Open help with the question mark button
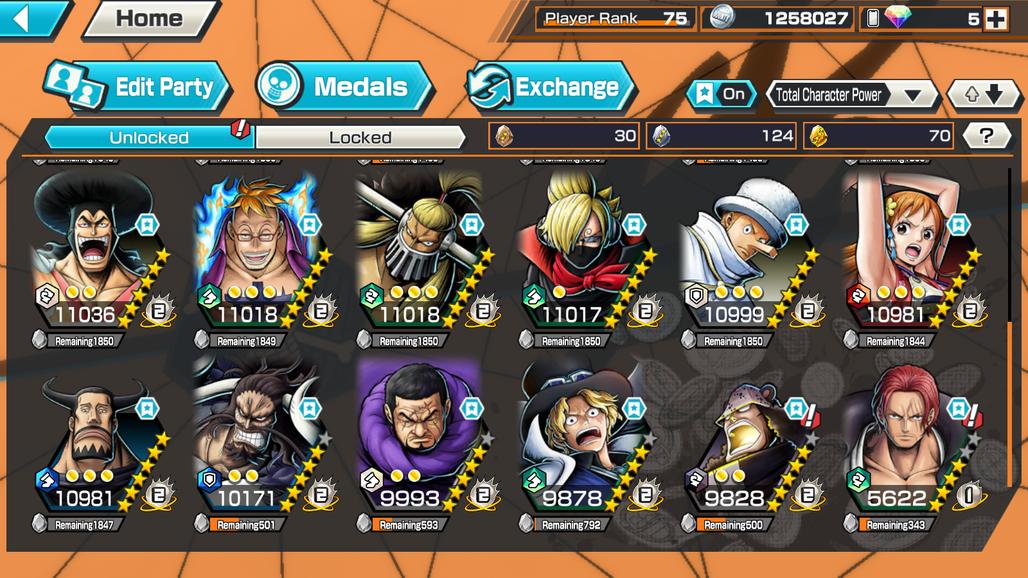 pos(986,136)
